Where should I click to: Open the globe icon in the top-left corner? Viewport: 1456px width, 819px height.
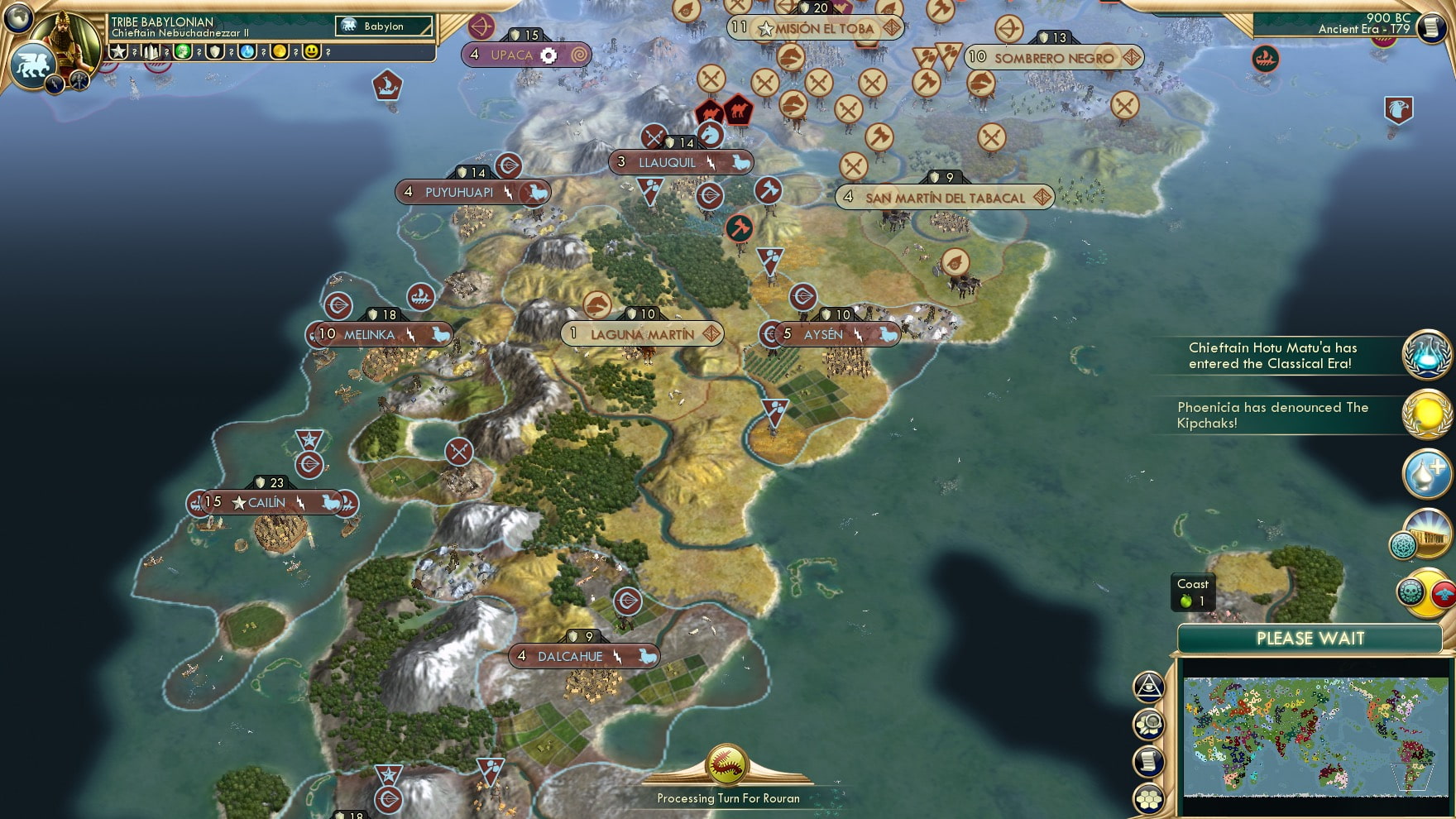coord(17,17)
